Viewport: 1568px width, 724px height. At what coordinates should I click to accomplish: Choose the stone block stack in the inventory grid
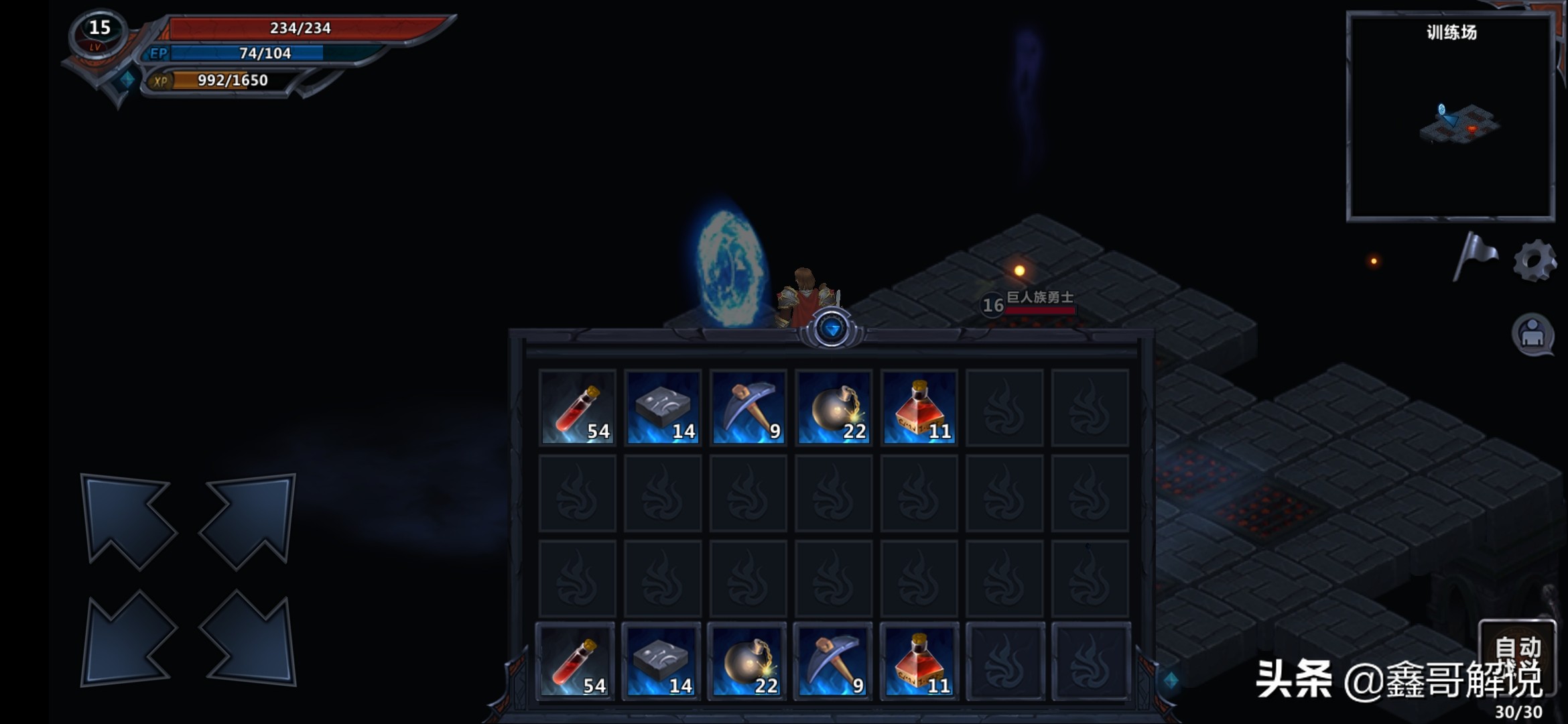[663, 408]
